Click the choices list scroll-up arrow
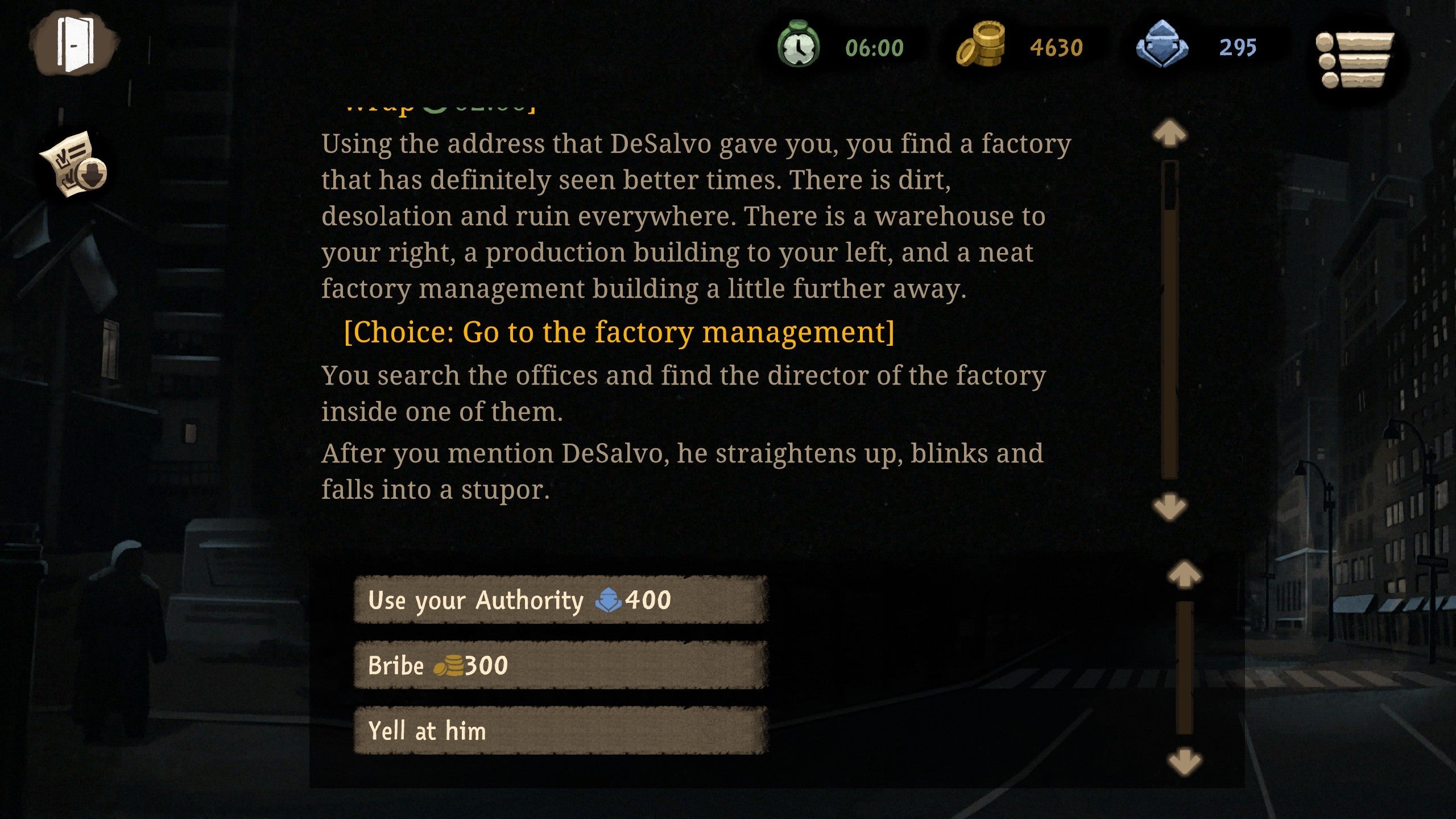The height and width of the screenshot is (819, 1456). click(x=1184, y=574)
